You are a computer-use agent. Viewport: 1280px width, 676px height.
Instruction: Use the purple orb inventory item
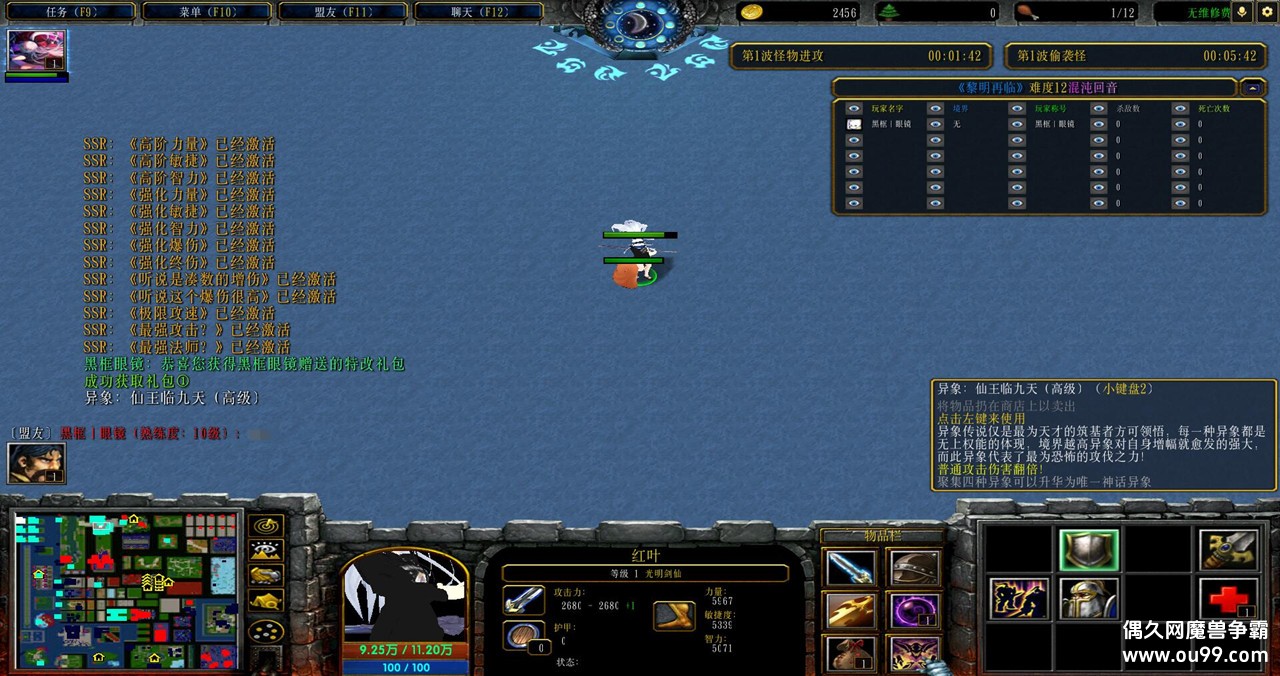(x=914, y=611)
